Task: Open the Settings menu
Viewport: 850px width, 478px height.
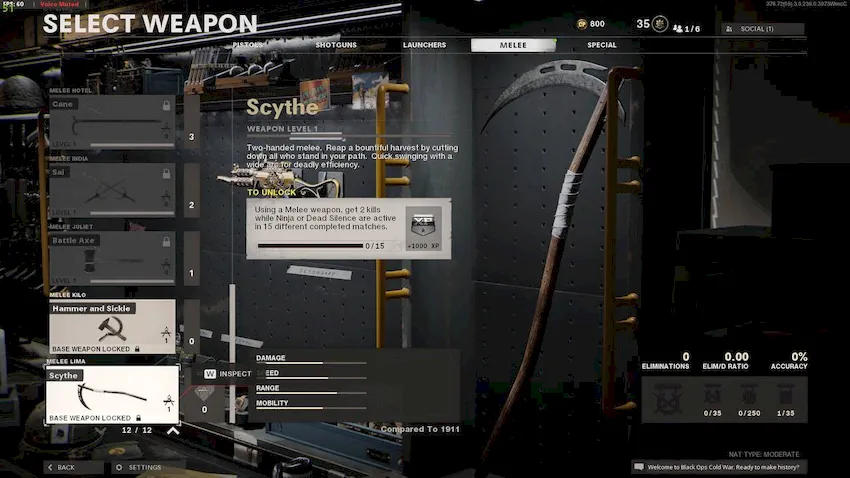Action: pos(139,467)
